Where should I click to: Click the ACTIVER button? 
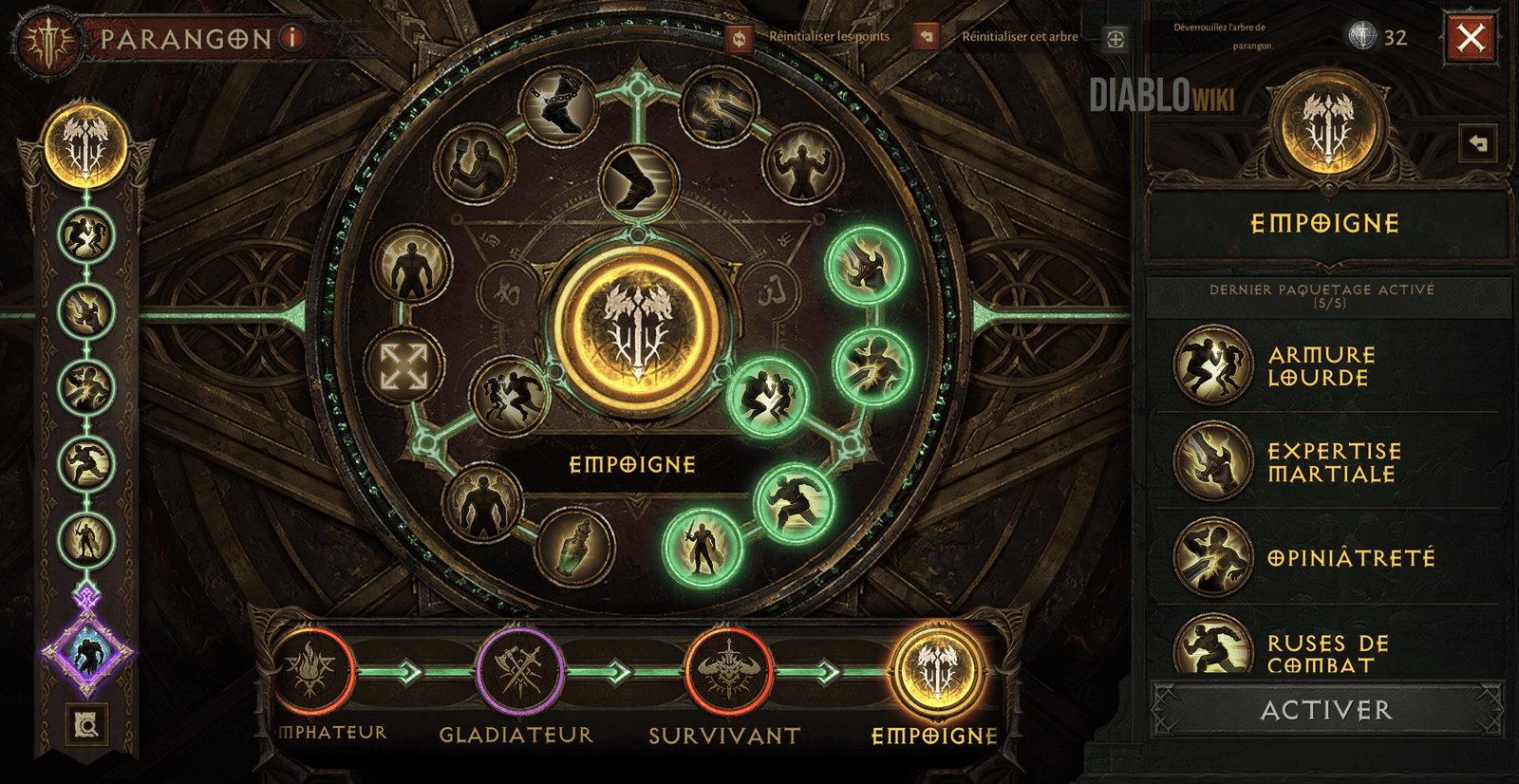(x=1326, y=710)
